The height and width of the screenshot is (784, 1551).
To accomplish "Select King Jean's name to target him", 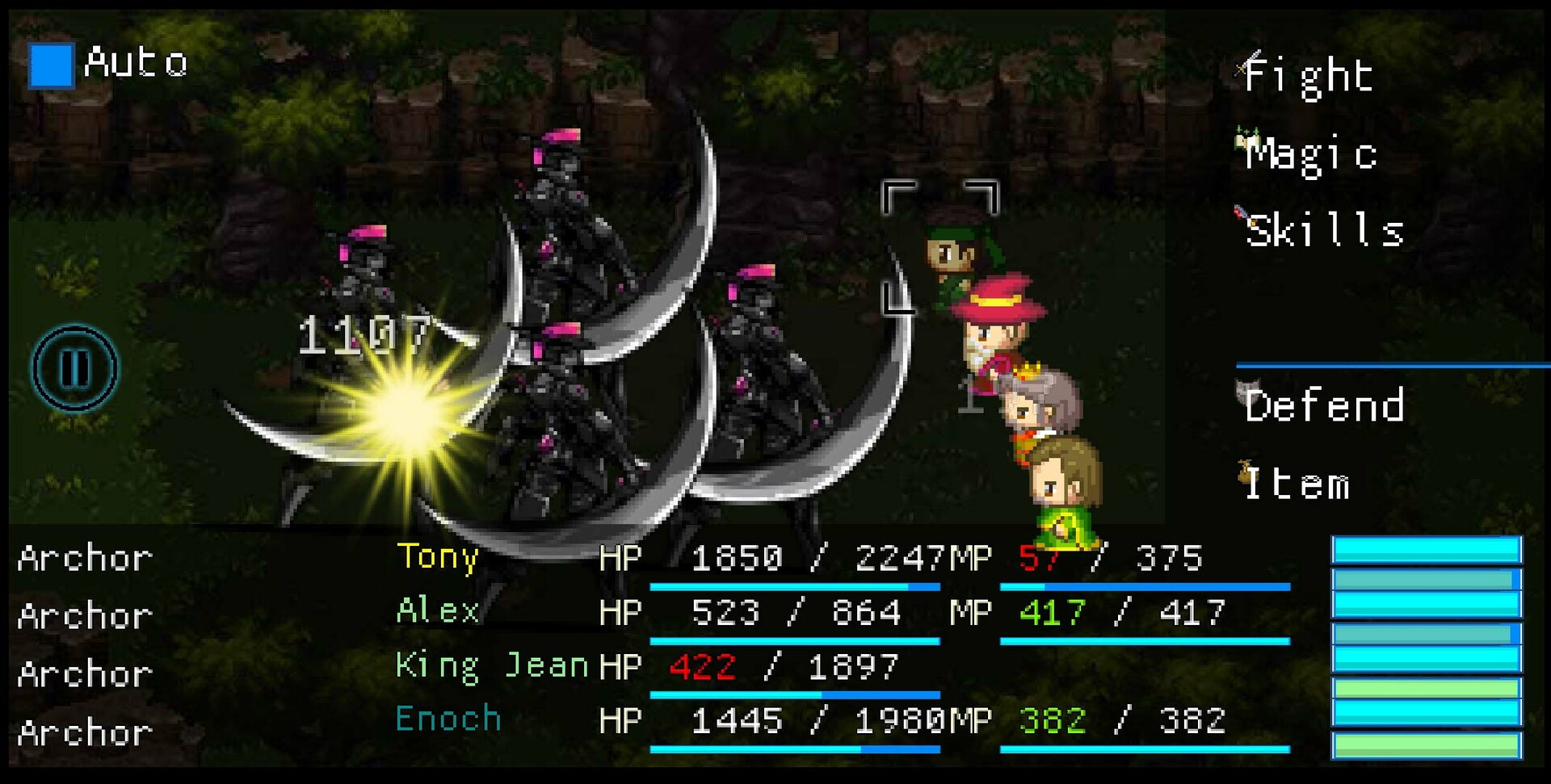I will [x=491, y=665].
